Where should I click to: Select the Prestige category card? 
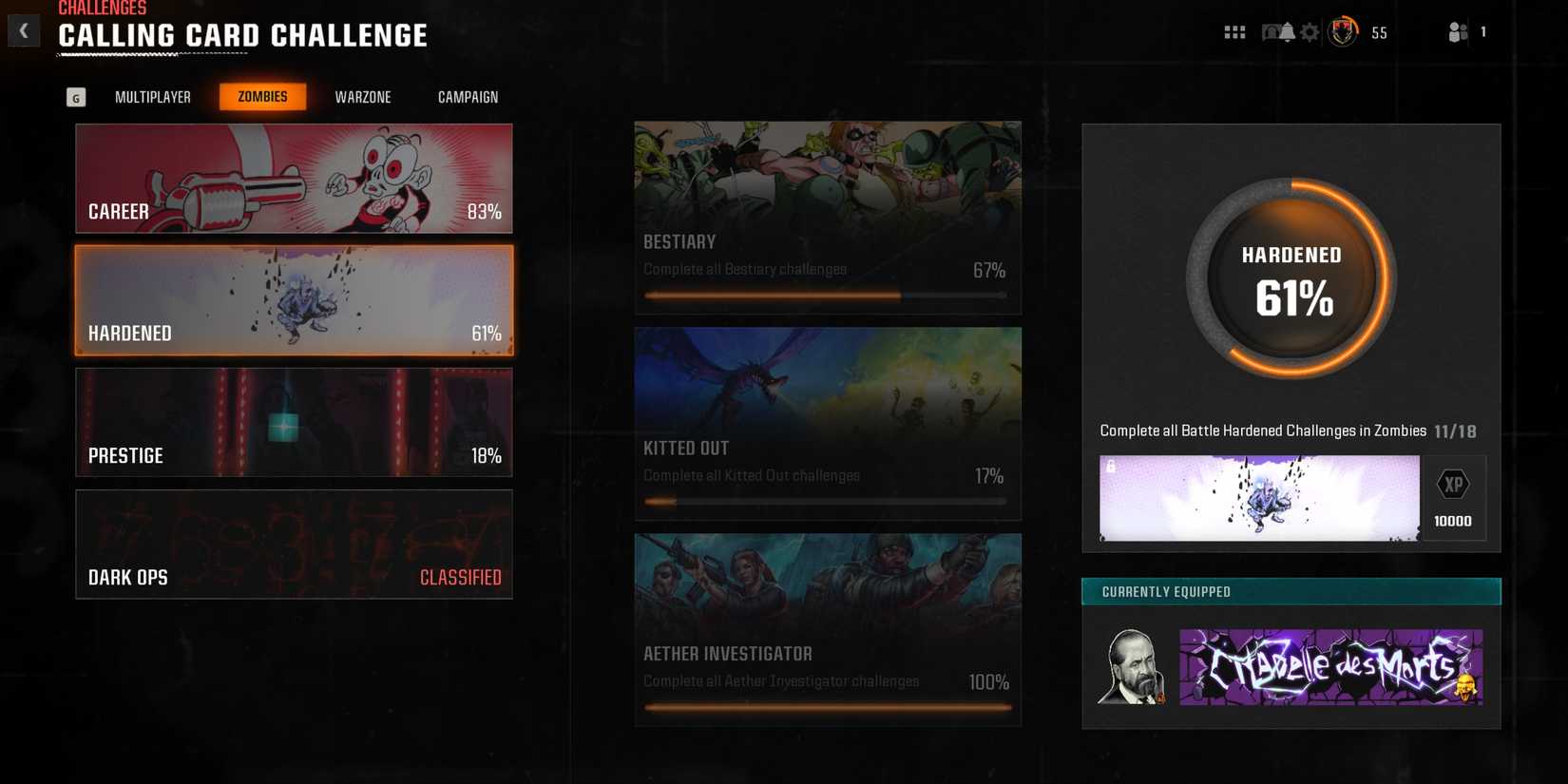pos(294,422)
